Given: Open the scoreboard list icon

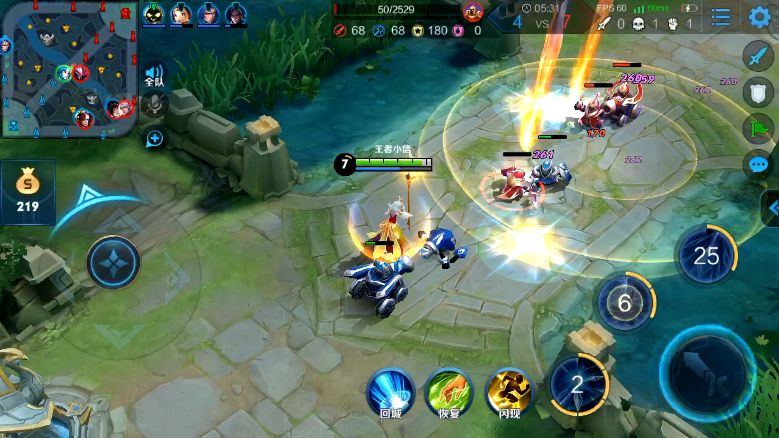Looking at the screenshot, I should (721, 17).
